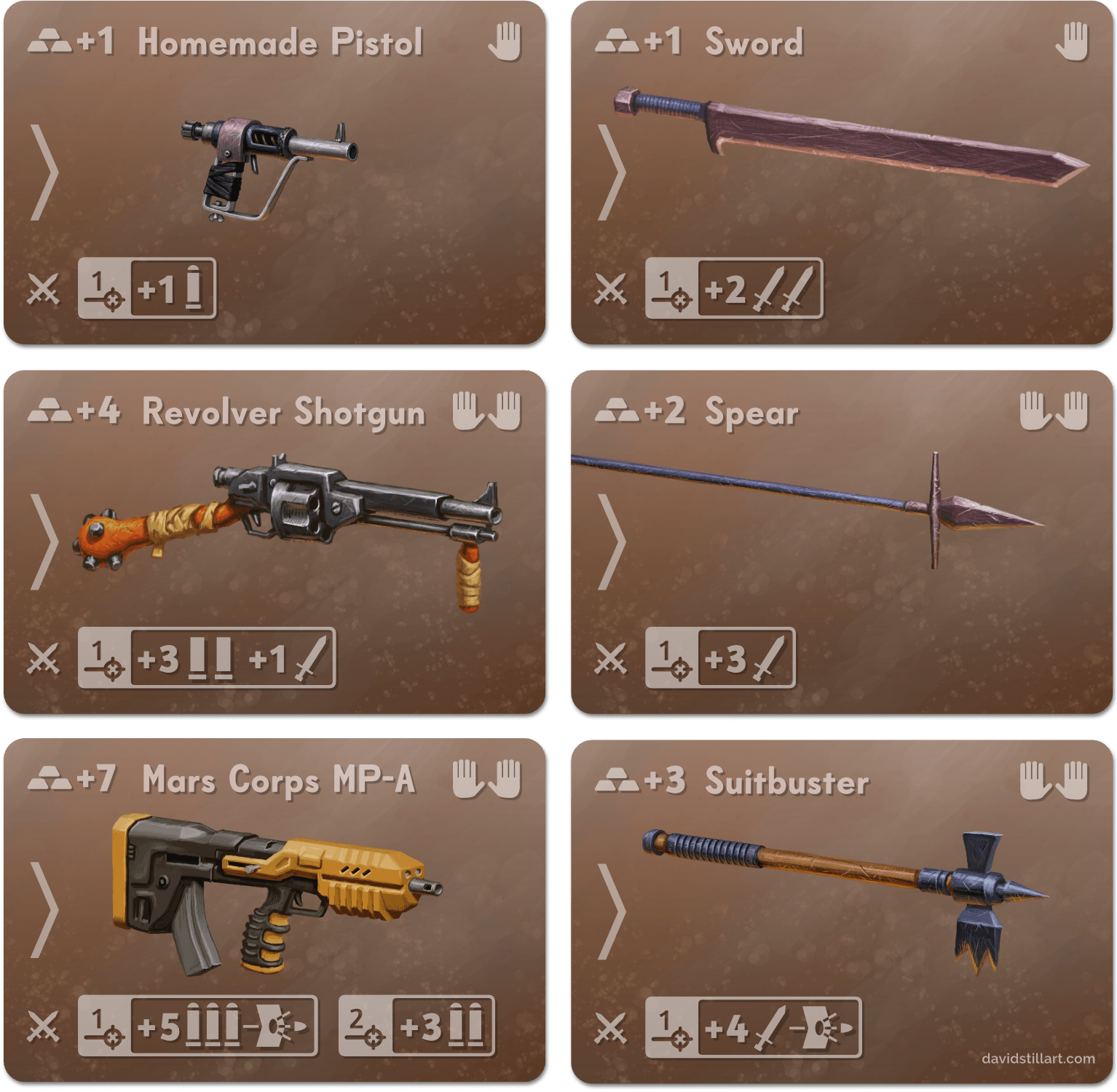Viewport: 1117px width, 1092px height.
Task: Open the davidstillart.com watermark link
Action: tap(1038, 1058)
